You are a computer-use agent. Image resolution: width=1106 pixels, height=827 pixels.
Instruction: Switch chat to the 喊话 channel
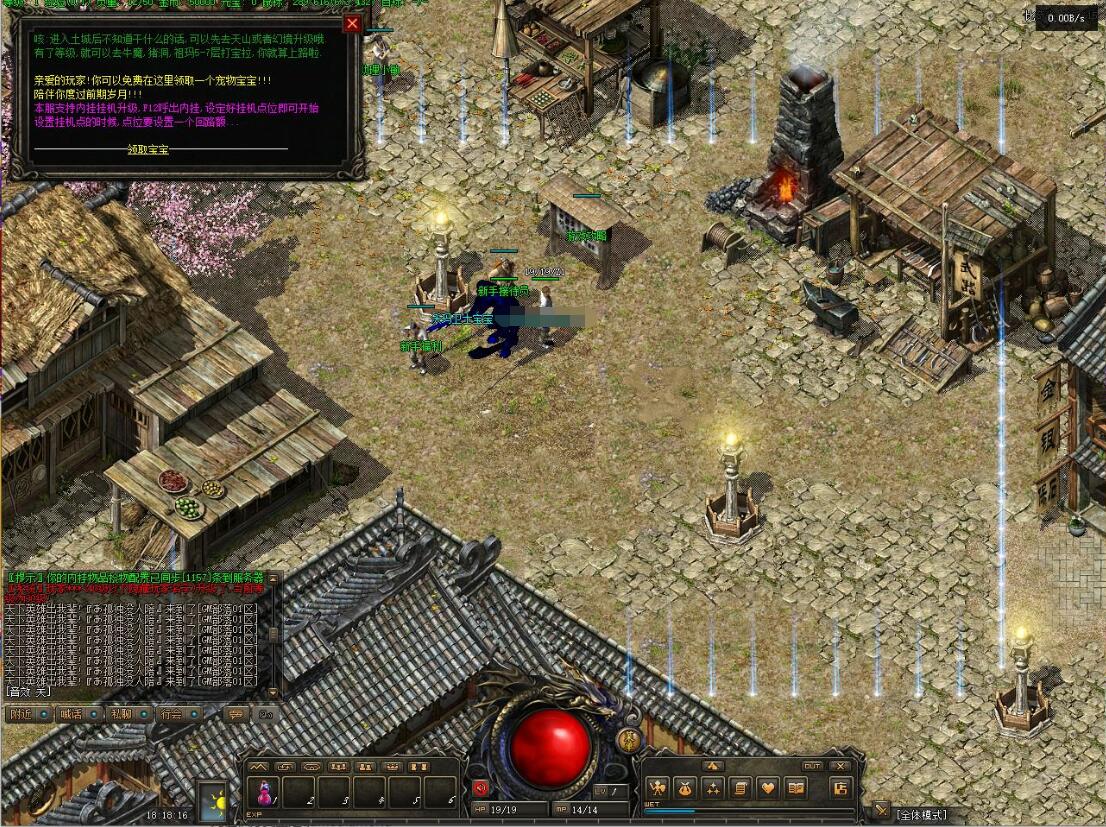71,714
